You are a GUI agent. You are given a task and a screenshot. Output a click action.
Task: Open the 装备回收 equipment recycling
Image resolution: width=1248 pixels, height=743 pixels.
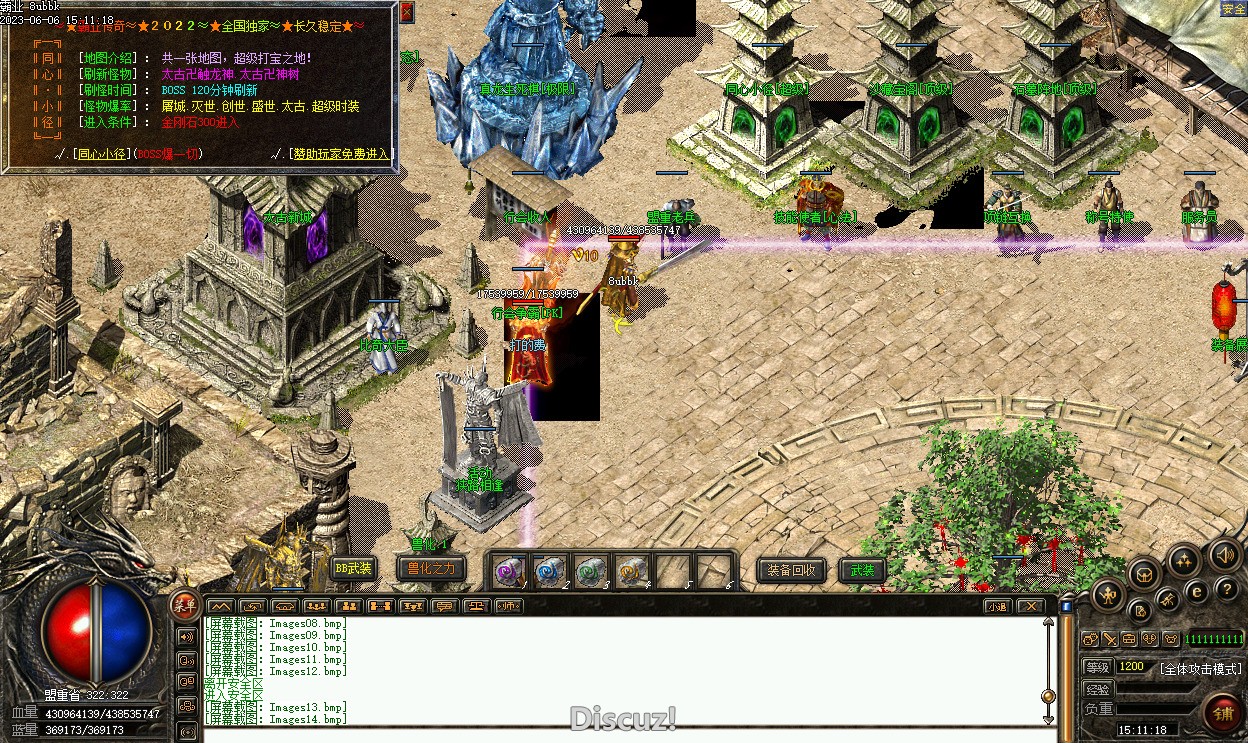pyautogui.click(x=792, y=570)
